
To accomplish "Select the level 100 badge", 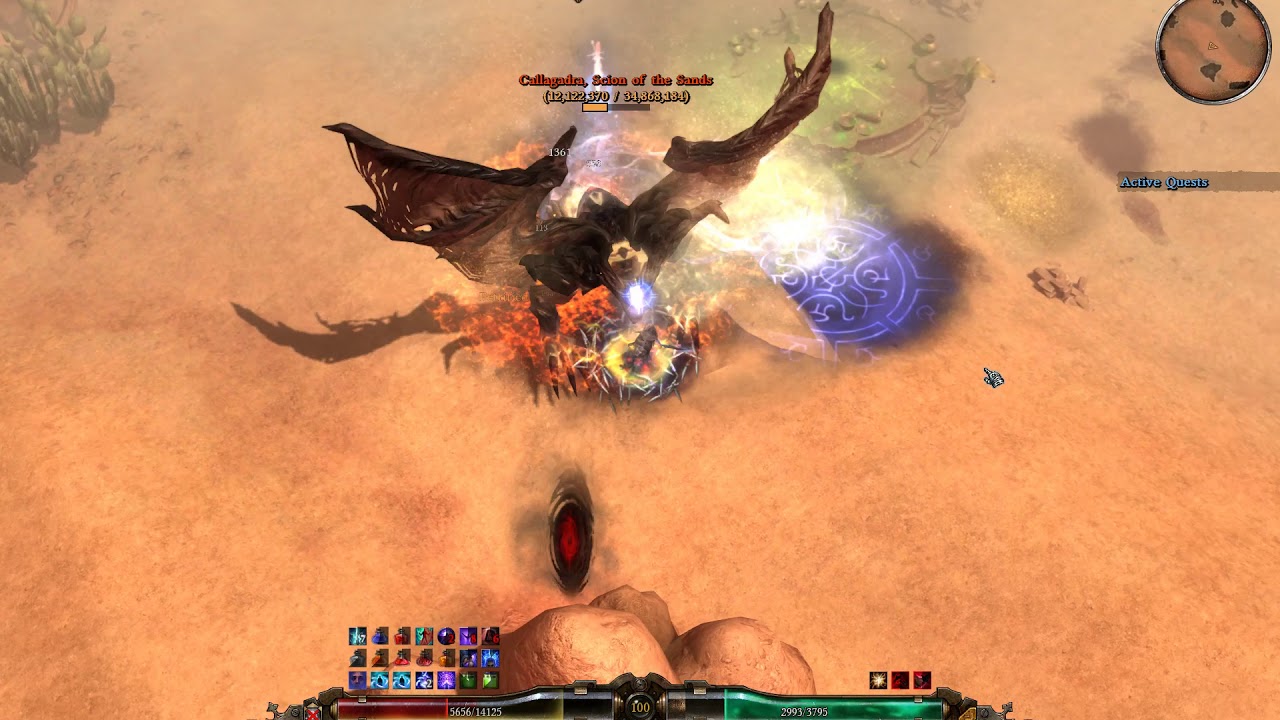I will point(640,707).
